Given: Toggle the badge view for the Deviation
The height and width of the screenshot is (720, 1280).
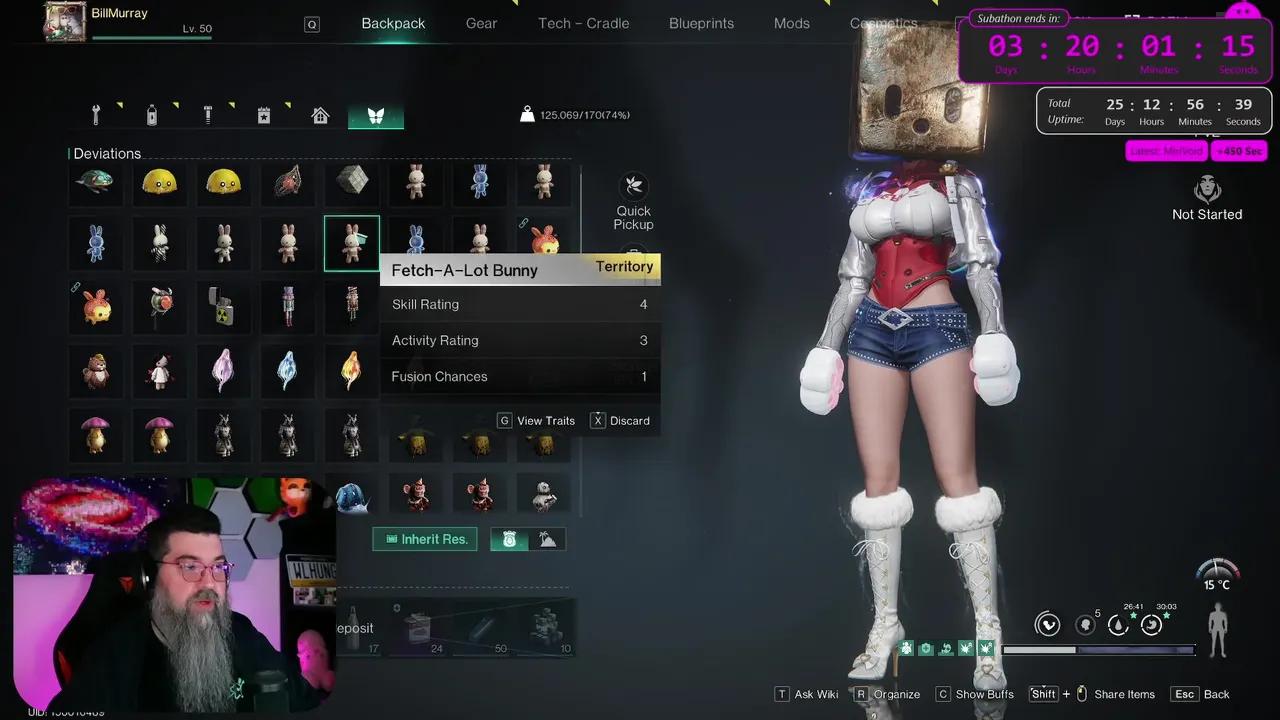Looking at the screenshot, I should pyautogui.click(x=509, y=539).
